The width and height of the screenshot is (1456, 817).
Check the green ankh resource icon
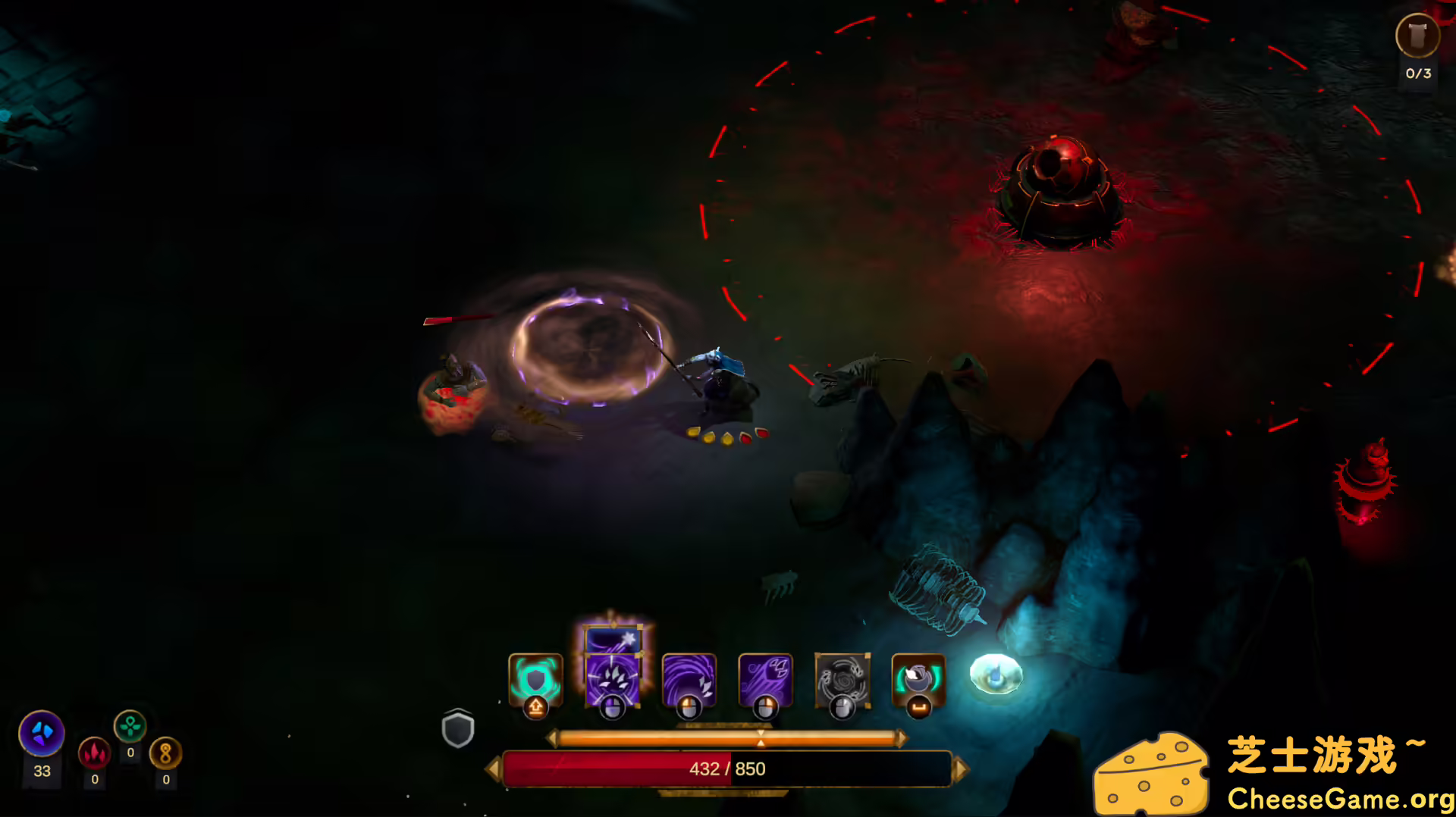(x=130, y=726)
